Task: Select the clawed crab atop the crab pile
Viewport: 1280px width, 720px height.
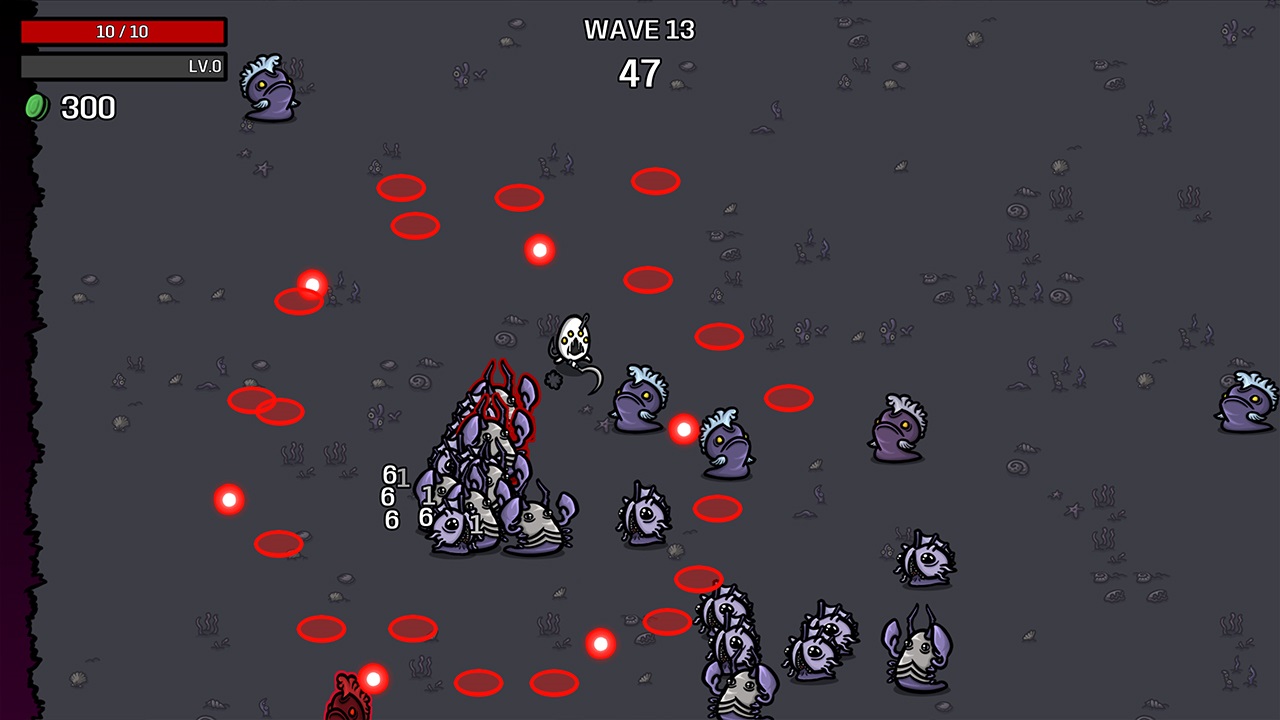Action: tap(500, 400)
